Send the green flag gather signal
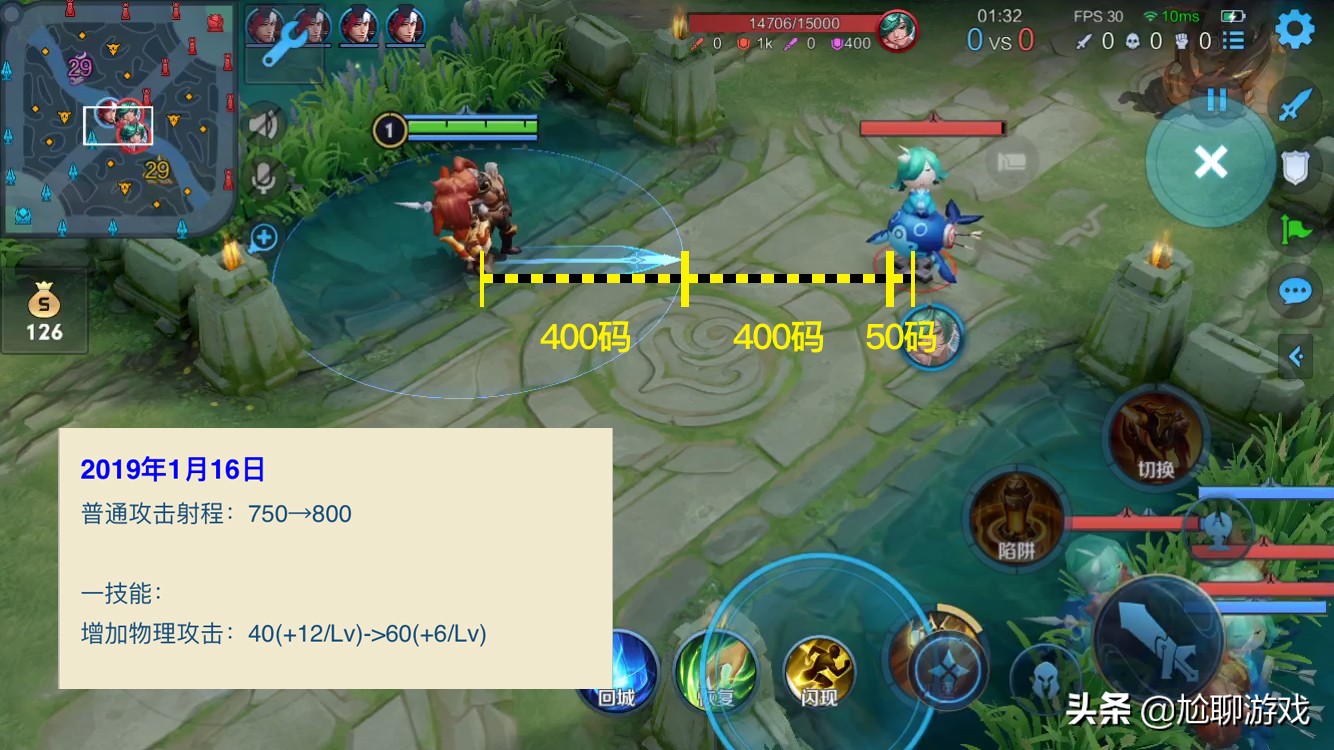 click(1295, 229)
